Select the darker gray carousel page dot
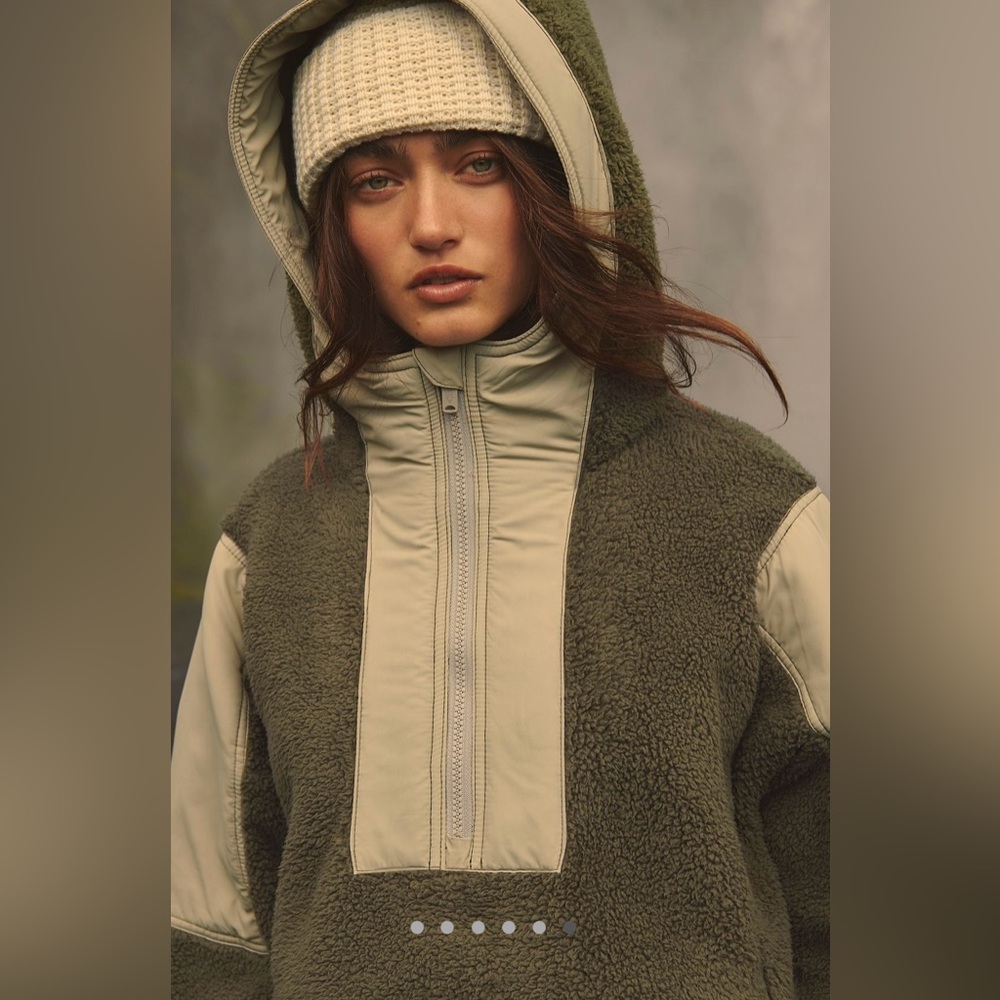This screenshot has height=1000, width=1000. pyautogui.click(x=569, y=927)
